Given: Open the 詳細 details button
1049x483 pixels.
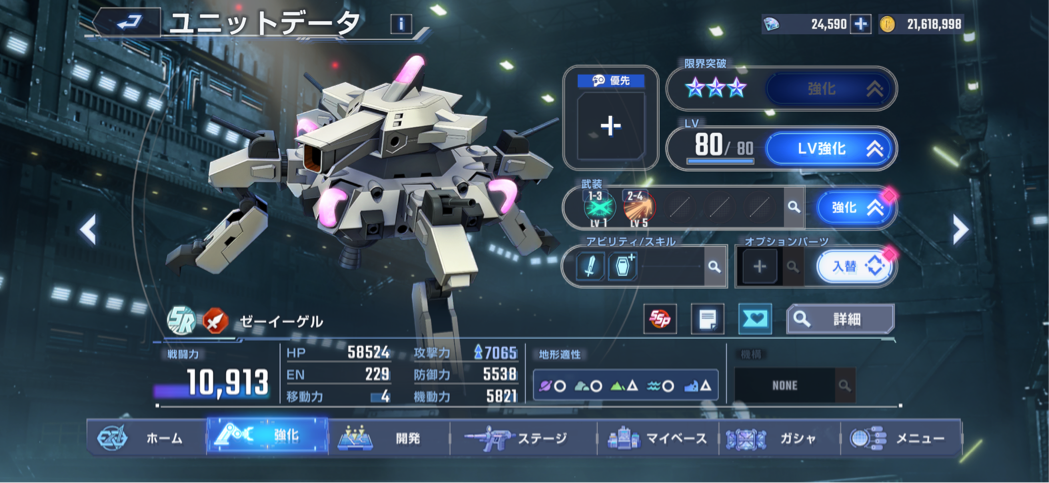Looking at the screenshot, I should [x=840, y=319].
